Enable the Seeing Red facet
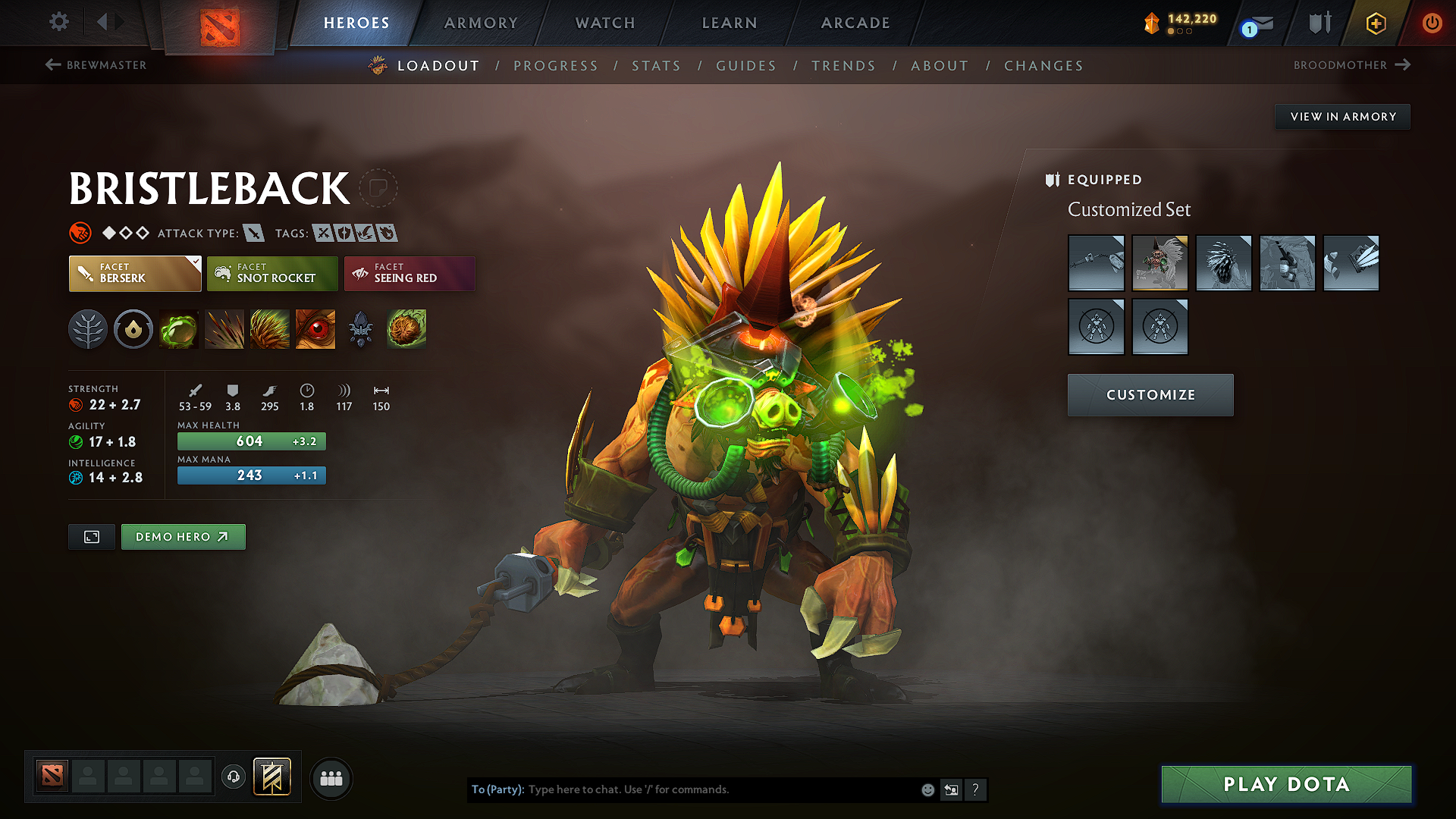This screenshot has width=1456, height=819. 409,274
